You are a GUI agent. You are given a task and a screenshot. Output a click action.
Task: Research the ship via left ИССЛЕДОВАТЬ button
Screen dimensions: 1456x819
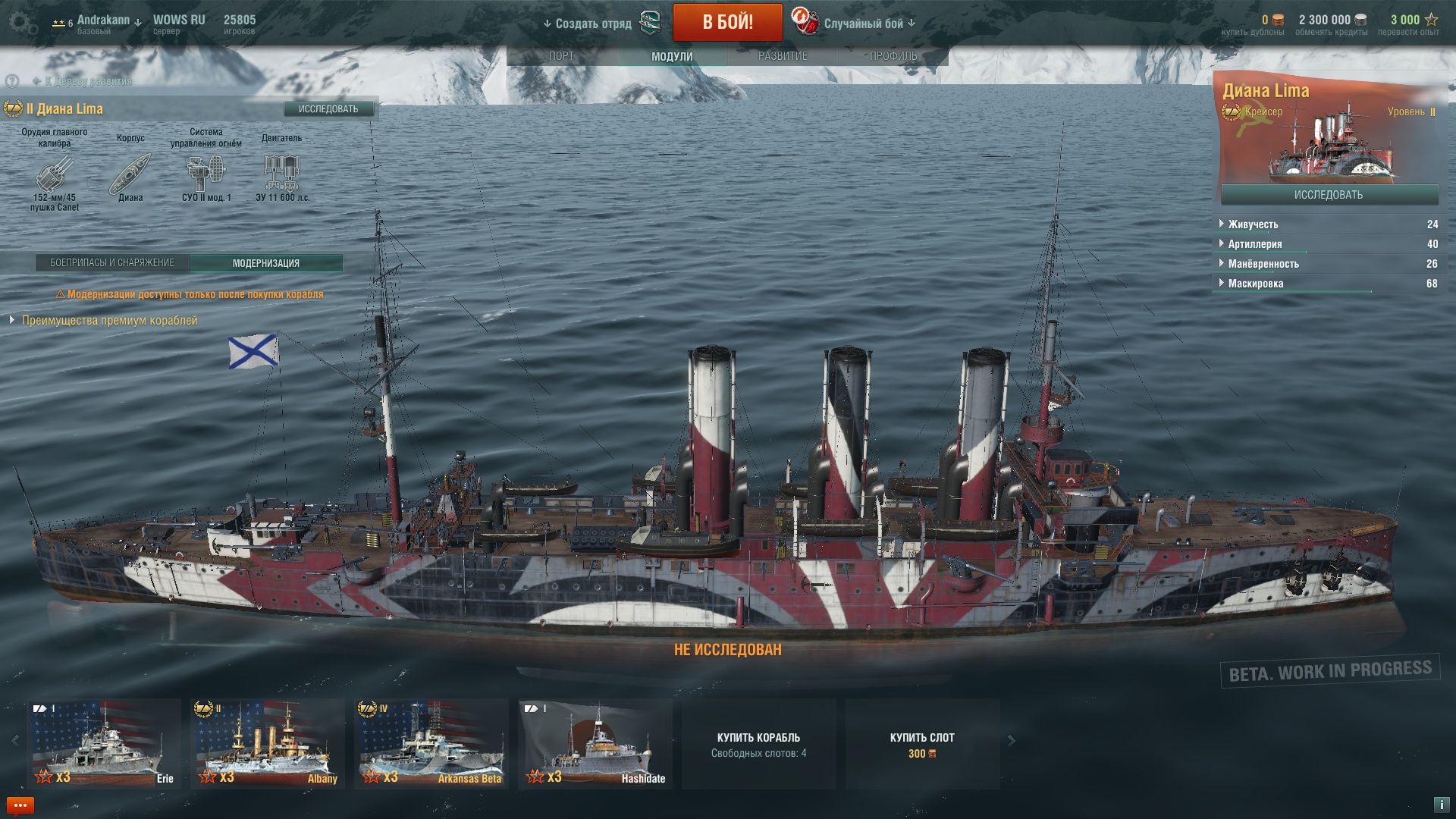pos(328,109)
